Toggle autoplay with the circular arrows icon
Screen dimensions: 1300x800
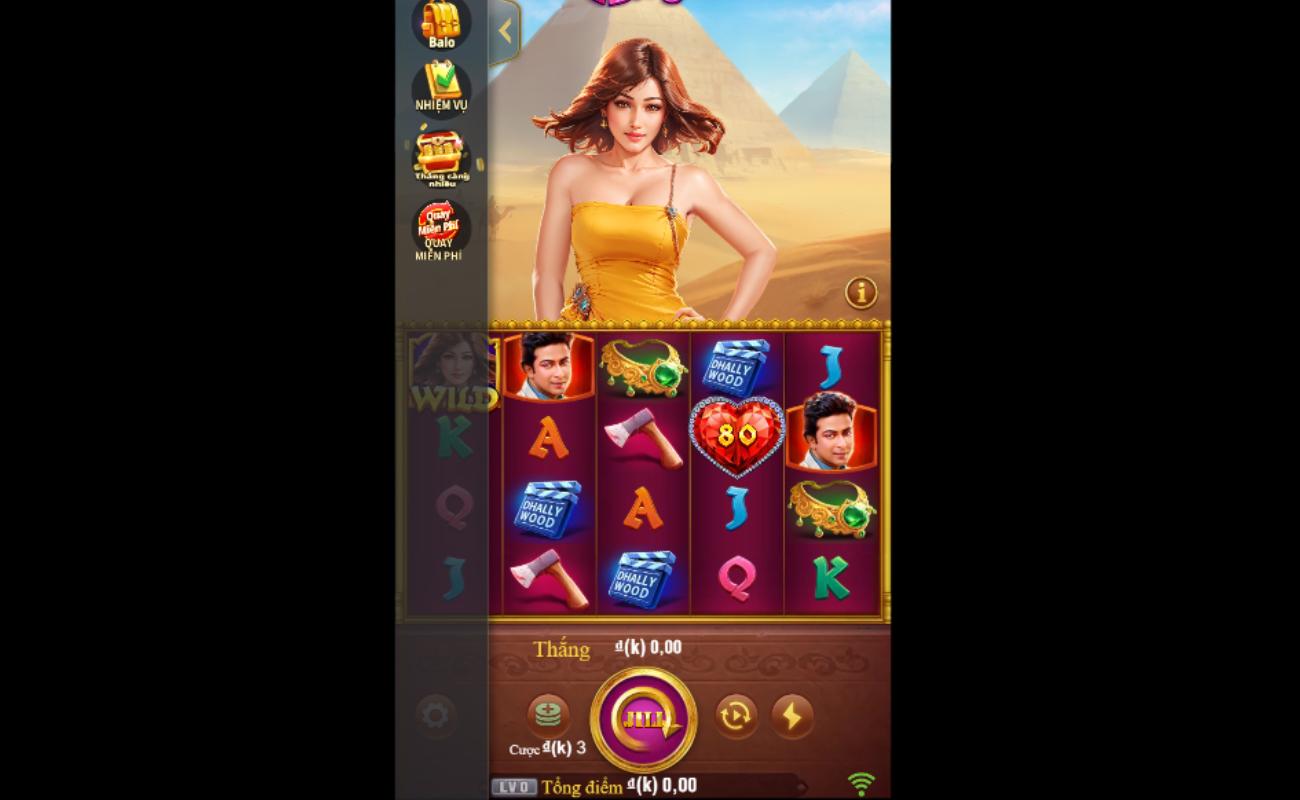[x=737, y=716]
